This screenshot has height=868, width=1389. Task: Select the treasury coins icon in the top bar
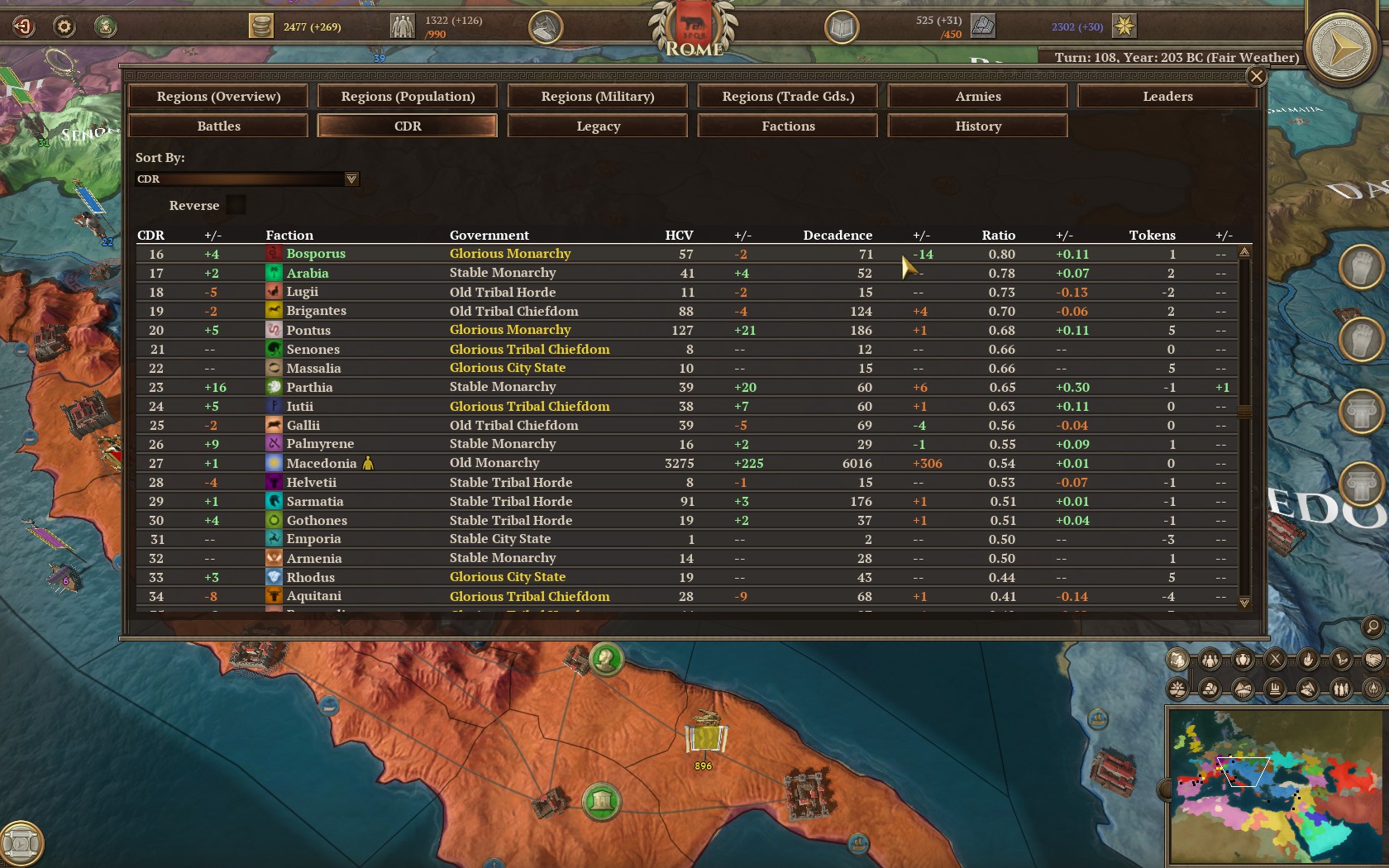pos(261,26)
